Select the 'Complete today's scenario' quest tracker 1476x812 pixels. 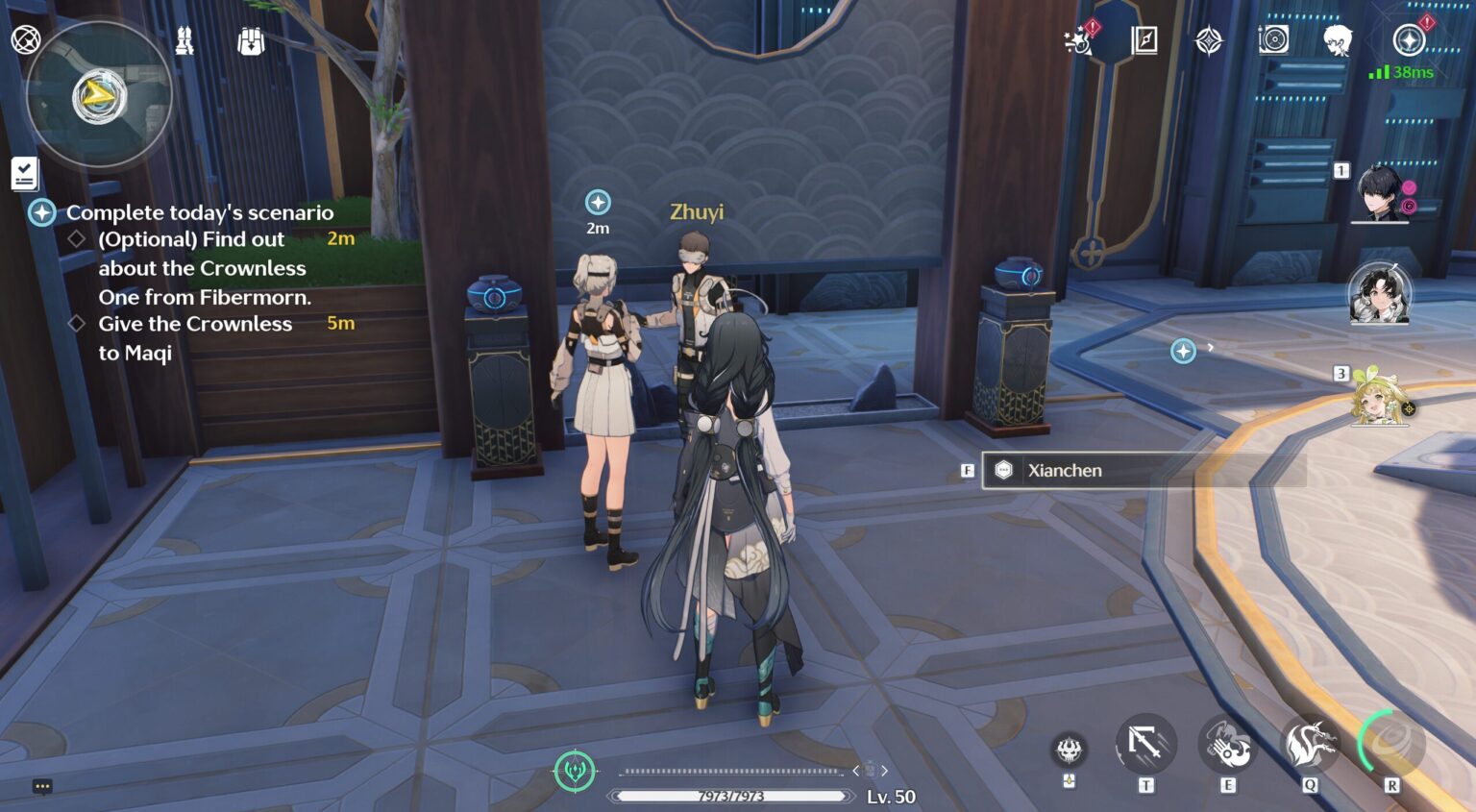point(199,212)
